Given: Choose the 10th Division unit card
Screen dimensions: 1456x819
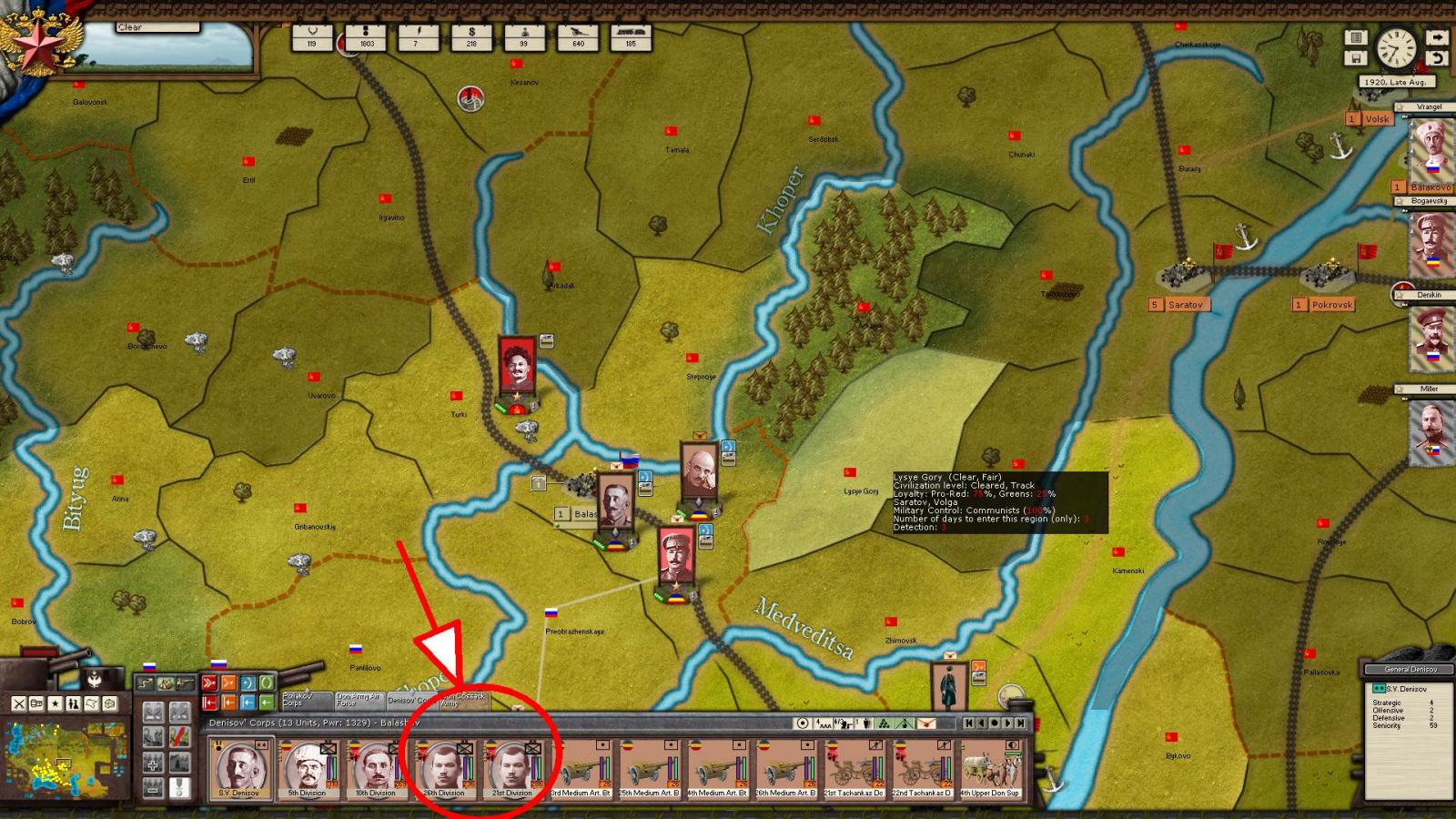Looking at the screenshot, I should click(x=376, y=768).
